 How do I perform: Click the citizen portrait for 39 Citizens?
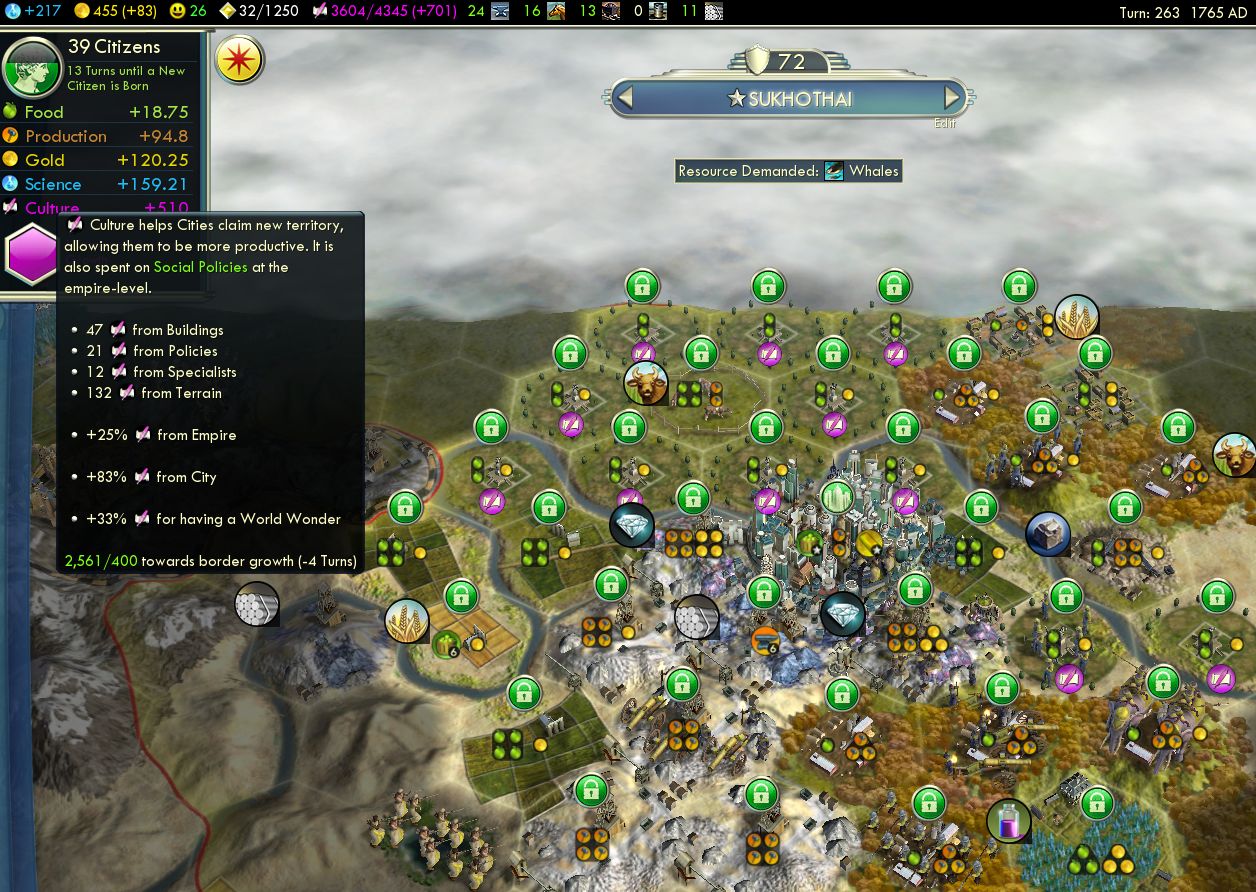click(32, 66)
